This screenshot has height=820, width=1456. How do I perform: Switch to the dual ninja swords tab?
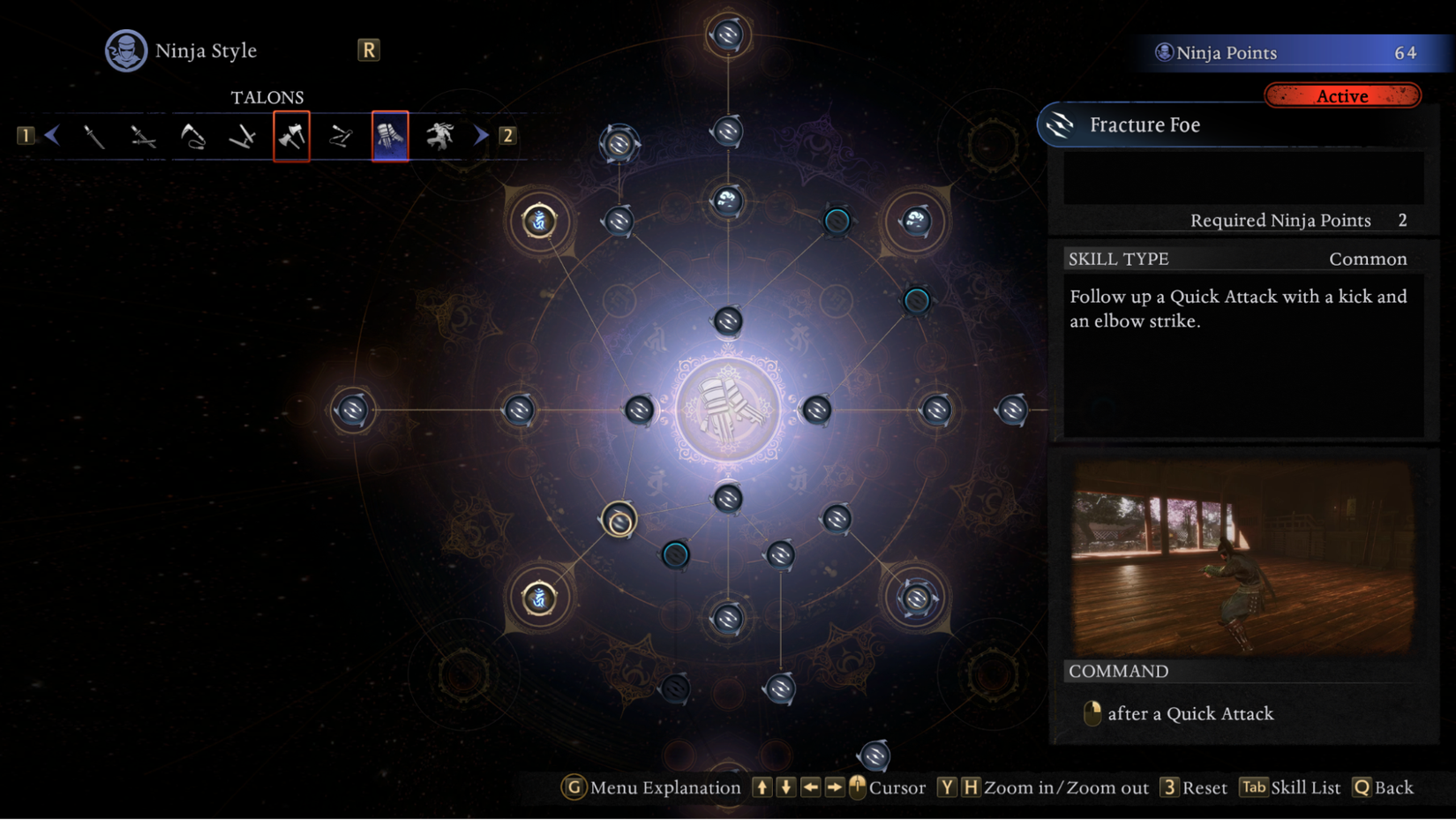(143, 136)
